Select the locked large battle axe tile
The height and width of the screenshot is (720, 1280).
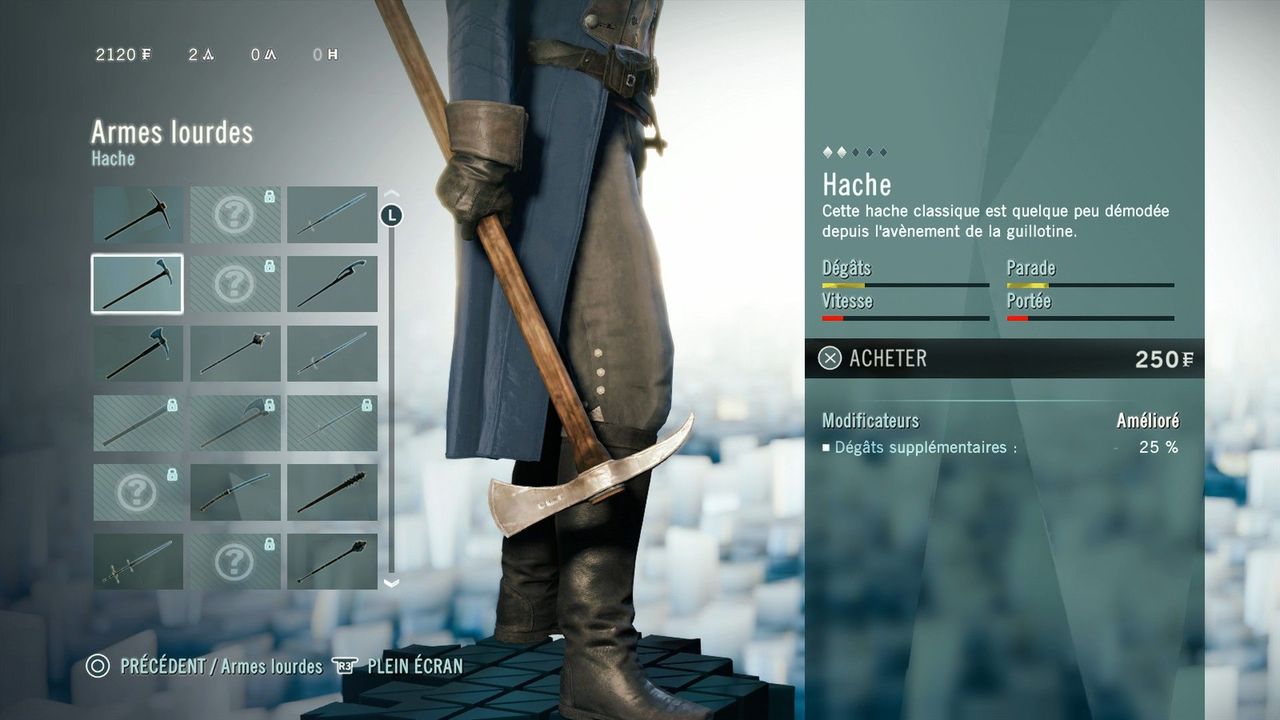(235, 423)
